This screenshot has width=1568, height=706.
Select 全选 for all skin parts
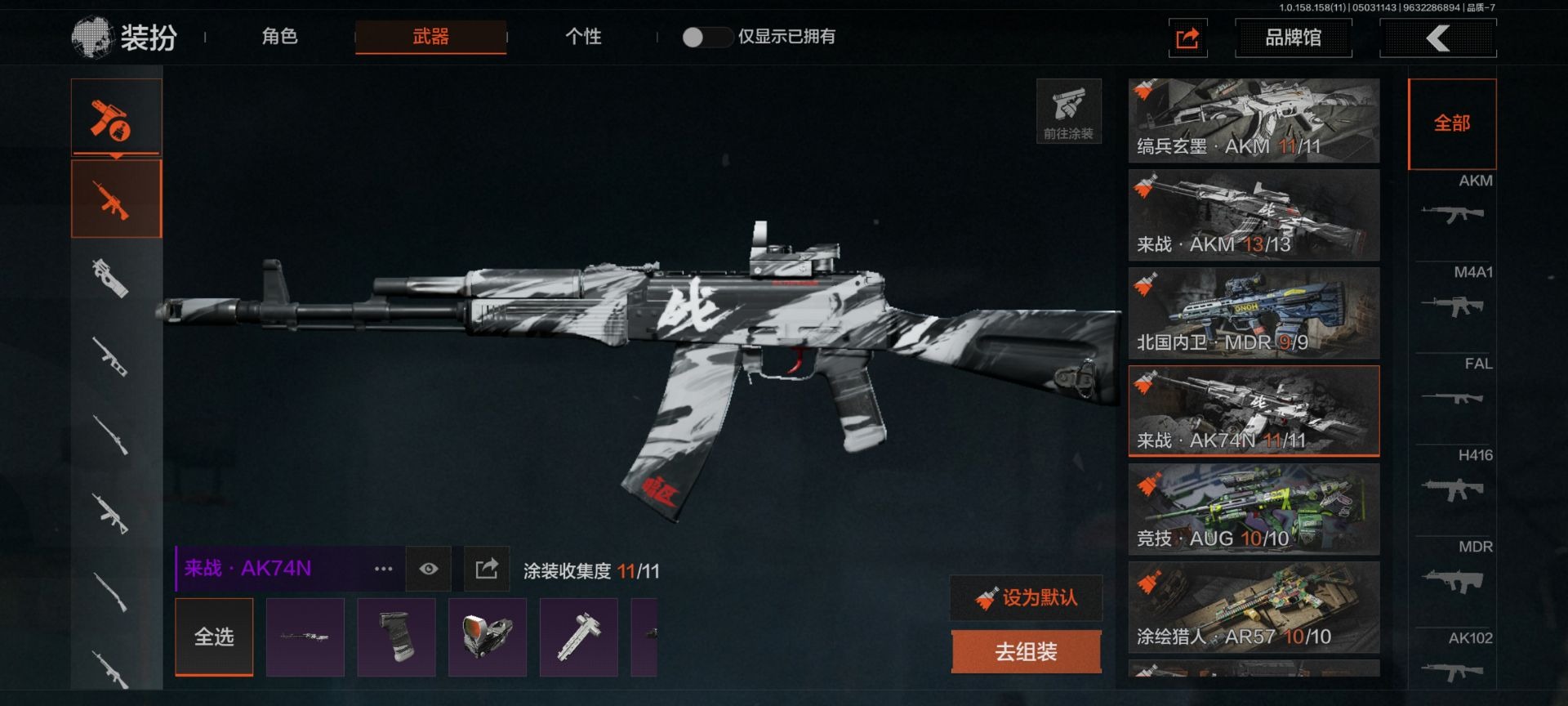(214, 637)
